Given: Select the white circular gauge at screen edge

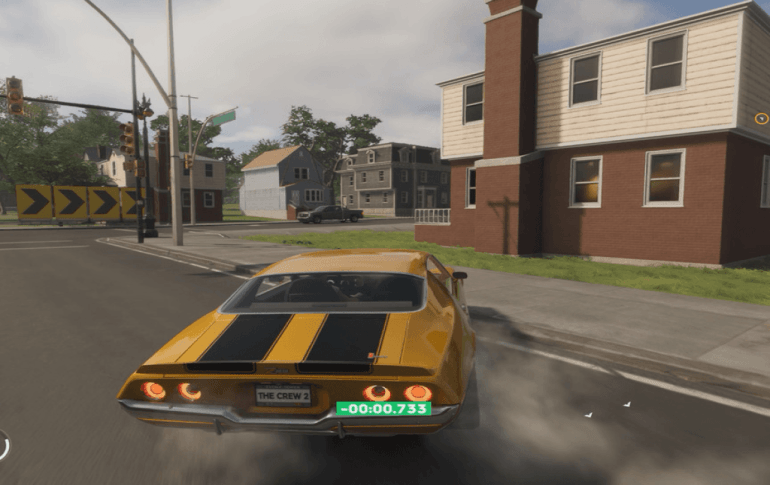Looking at the screenshot, I should [x=3, y=446].
